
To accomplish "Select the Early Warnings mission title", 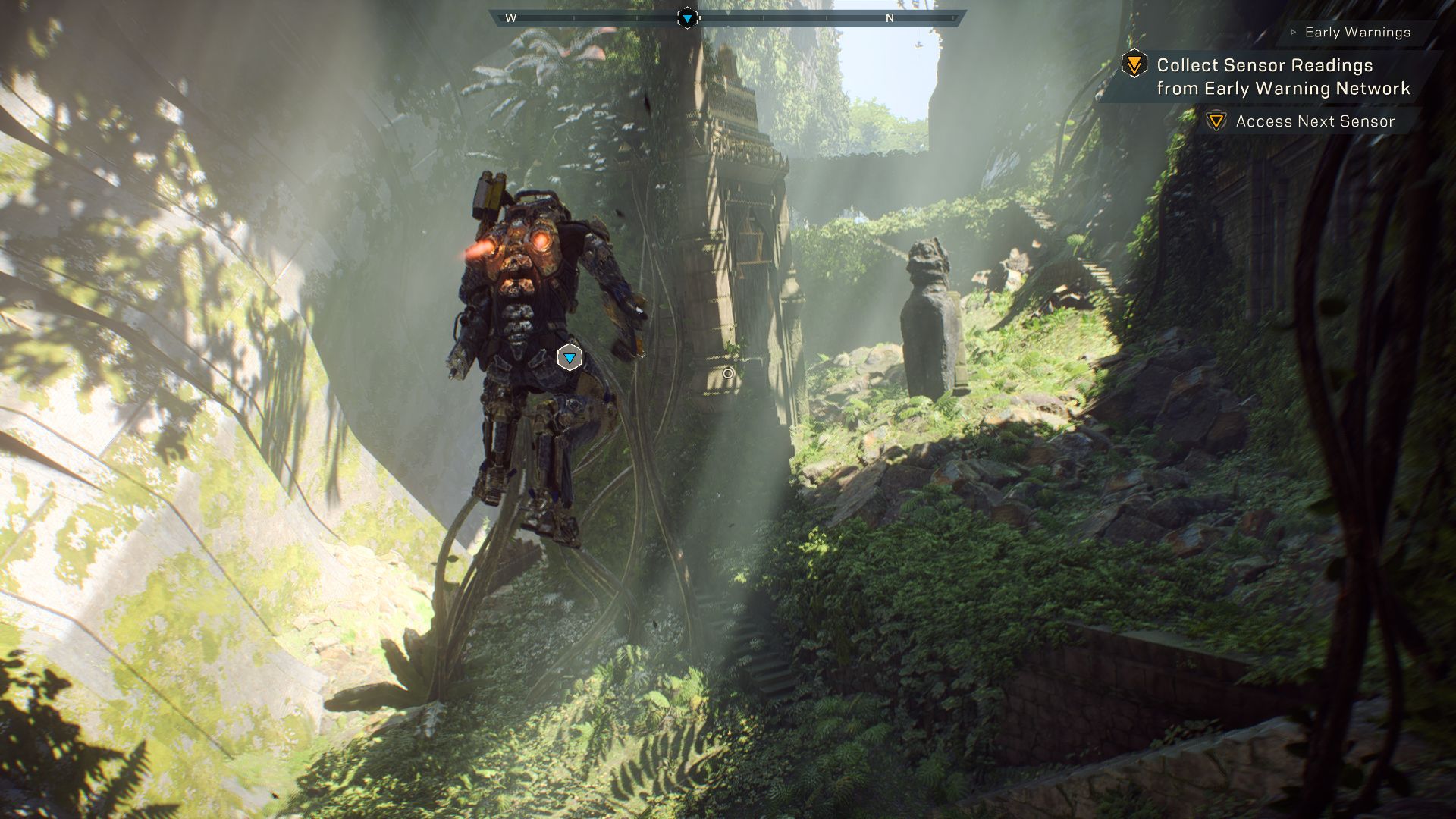I will [1357, 33].
